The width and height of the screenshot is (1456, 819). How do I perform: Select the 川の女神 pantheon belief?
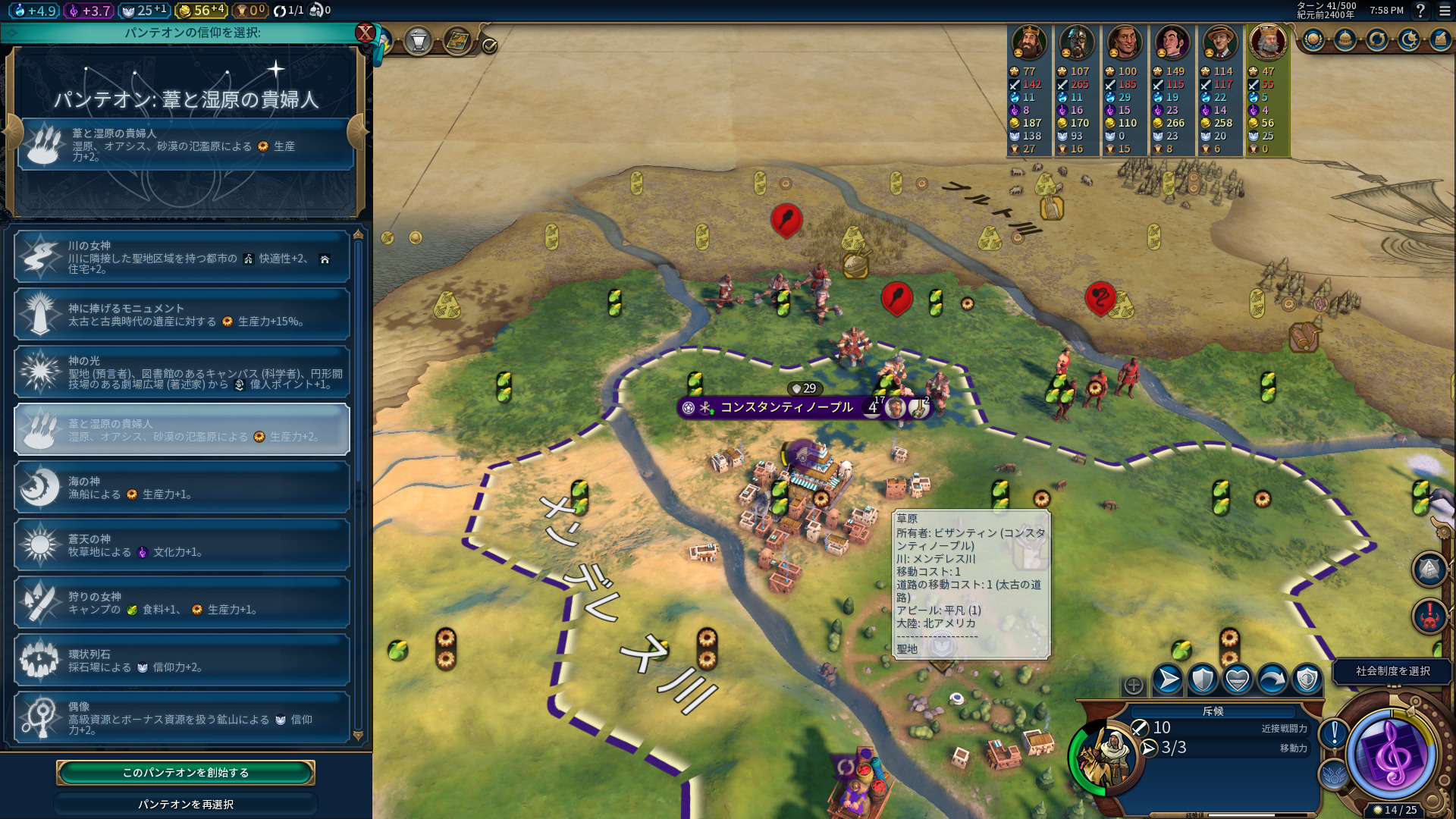[x=182, y=257]
